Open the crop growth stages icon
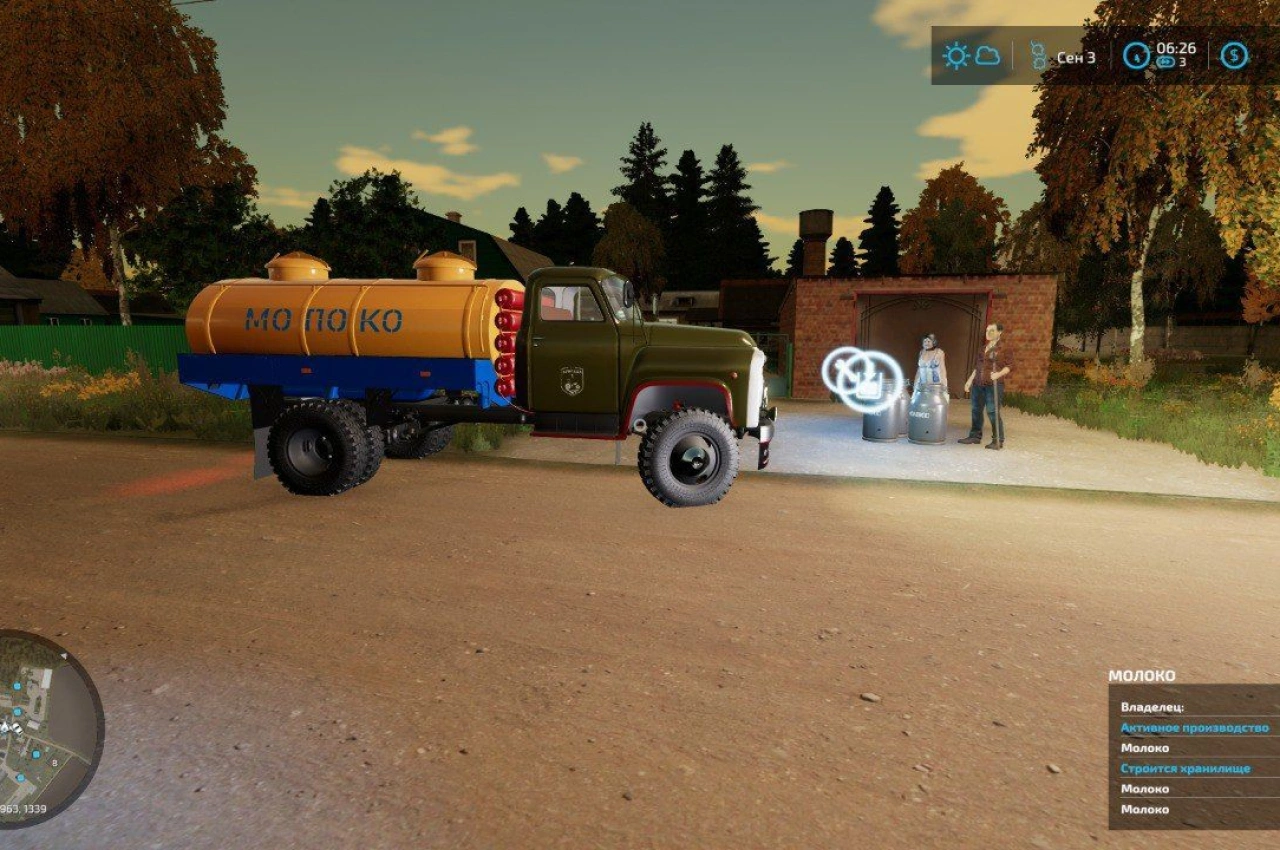The width and height of the screenshot is (1280, 850). 1040,55
